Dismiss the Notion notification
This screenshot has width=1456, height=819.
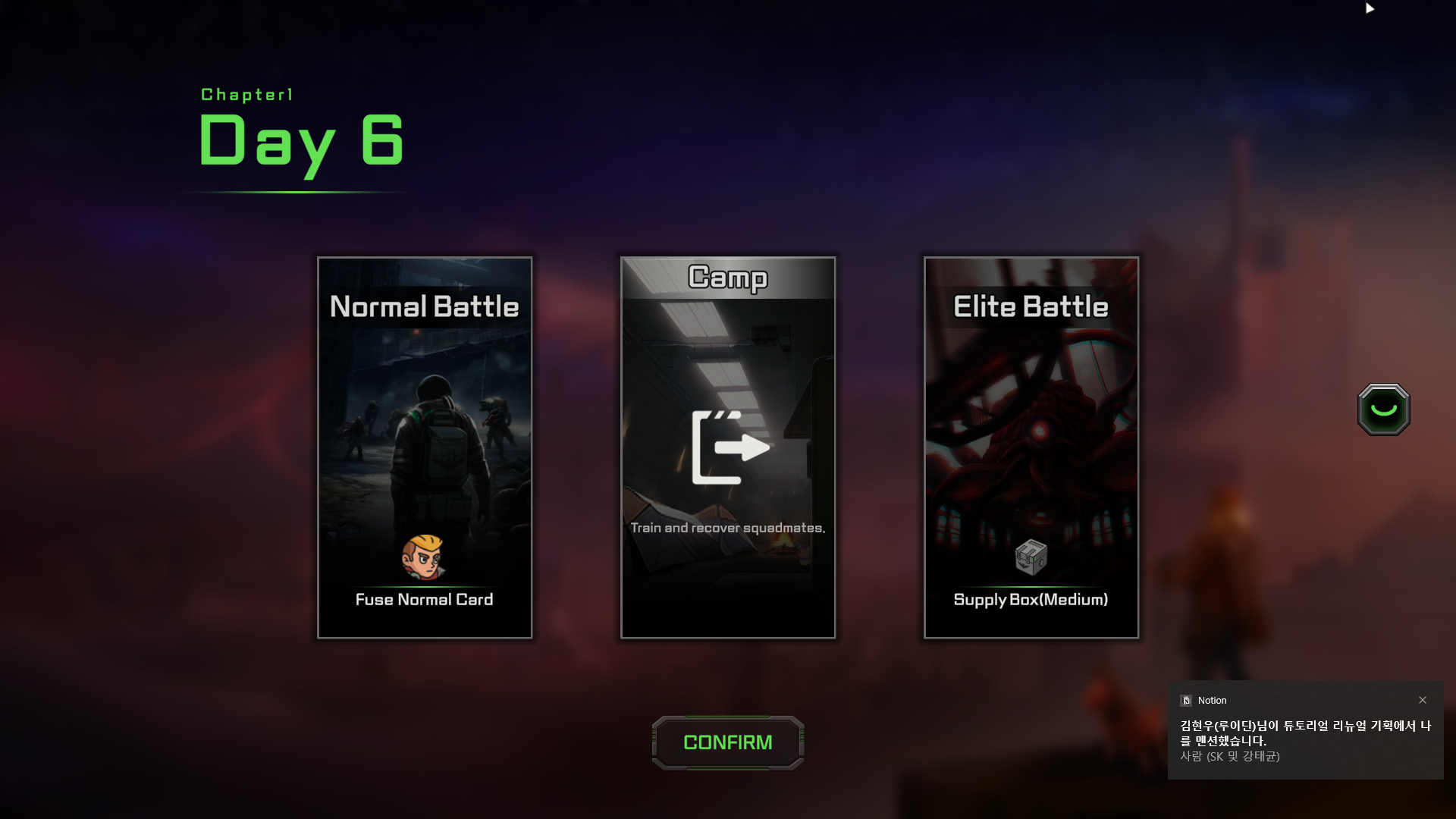(1424, 700)
